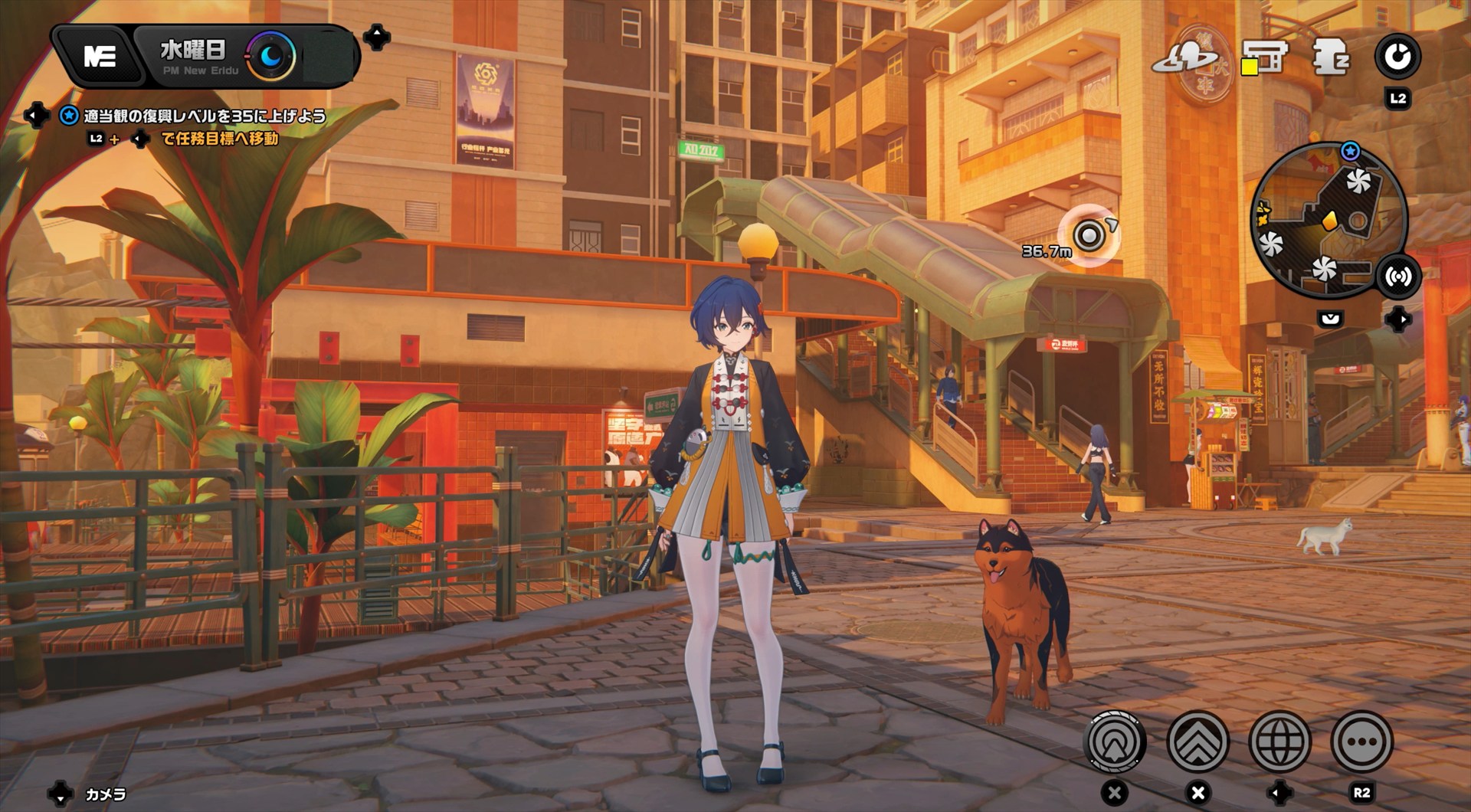The width and height of the screenshot is (1471, 812).
Task: Open the three-dots more options button
Action: [1361, 742]
